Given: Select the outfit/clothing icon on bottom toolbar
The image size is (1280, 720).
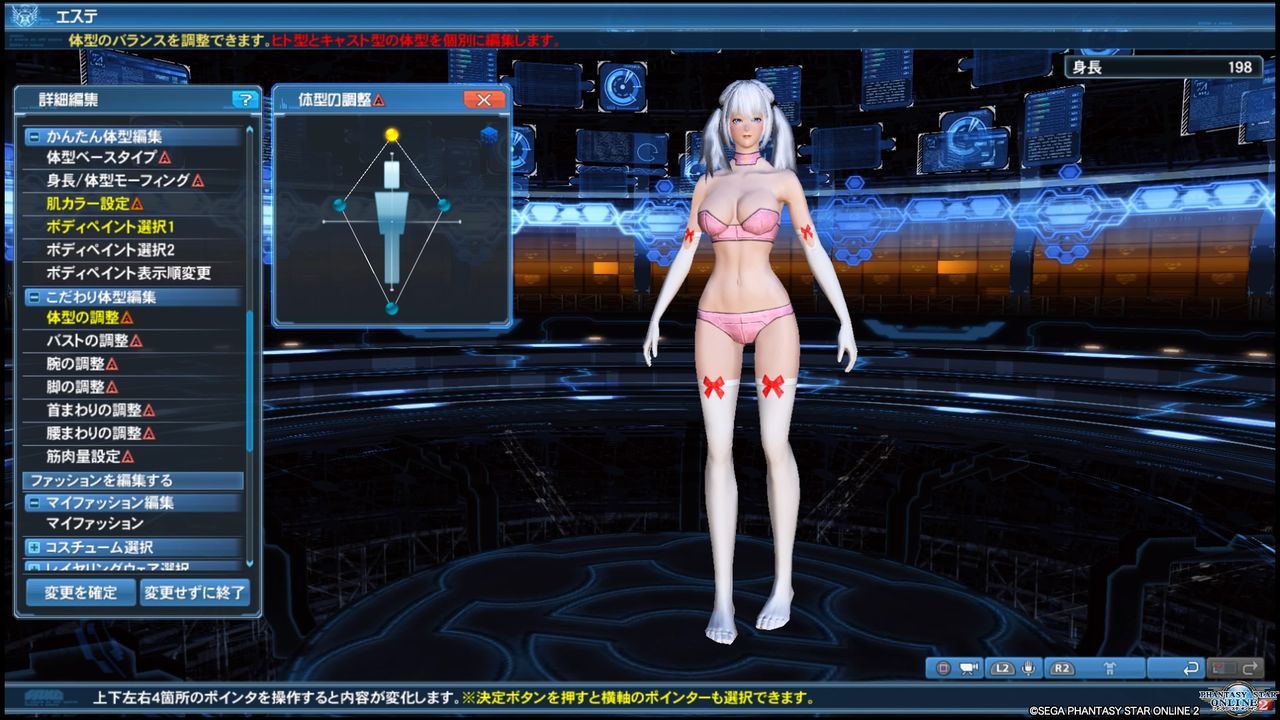Looking at the screenshot, I should [1109, 668].
